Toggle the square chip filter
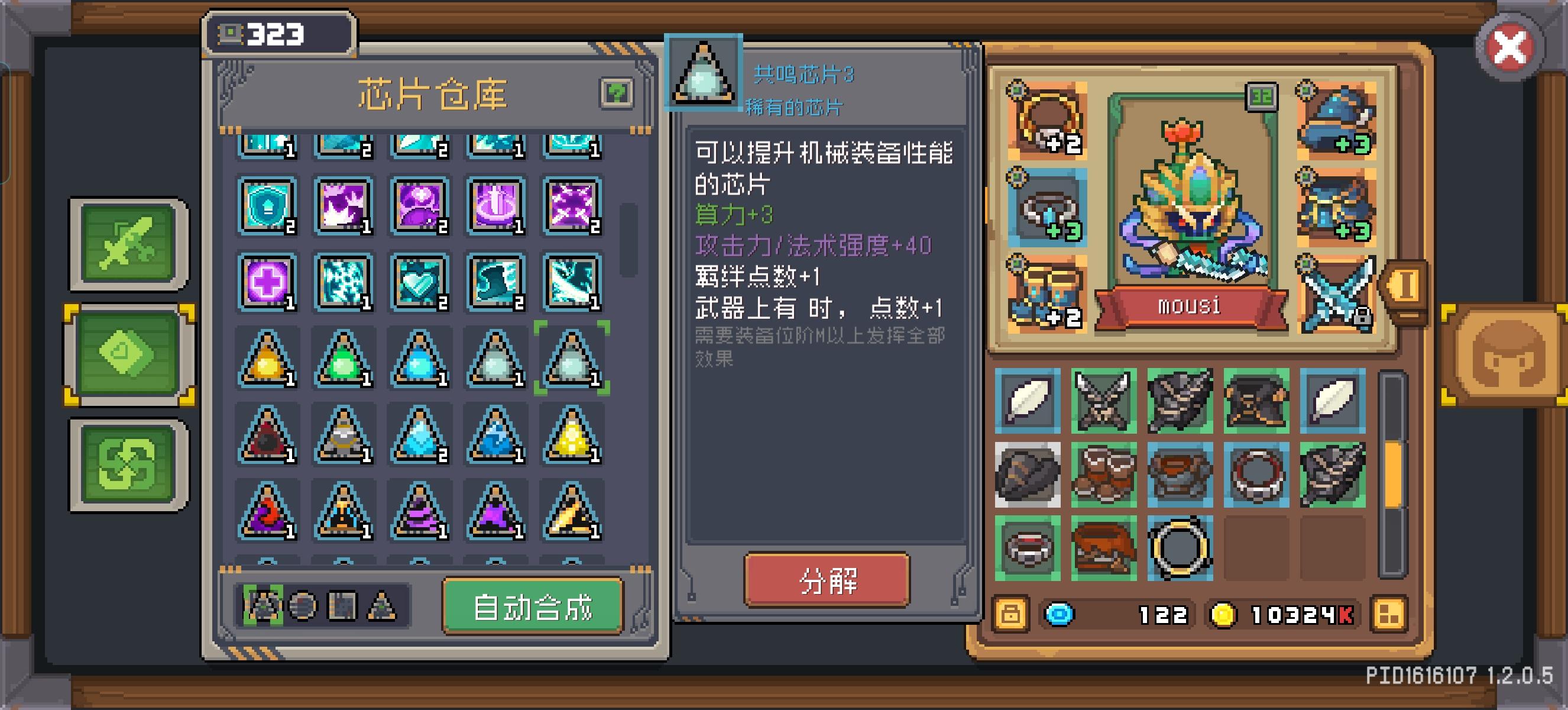This screenshot has height=710, width=1568. 344,607
